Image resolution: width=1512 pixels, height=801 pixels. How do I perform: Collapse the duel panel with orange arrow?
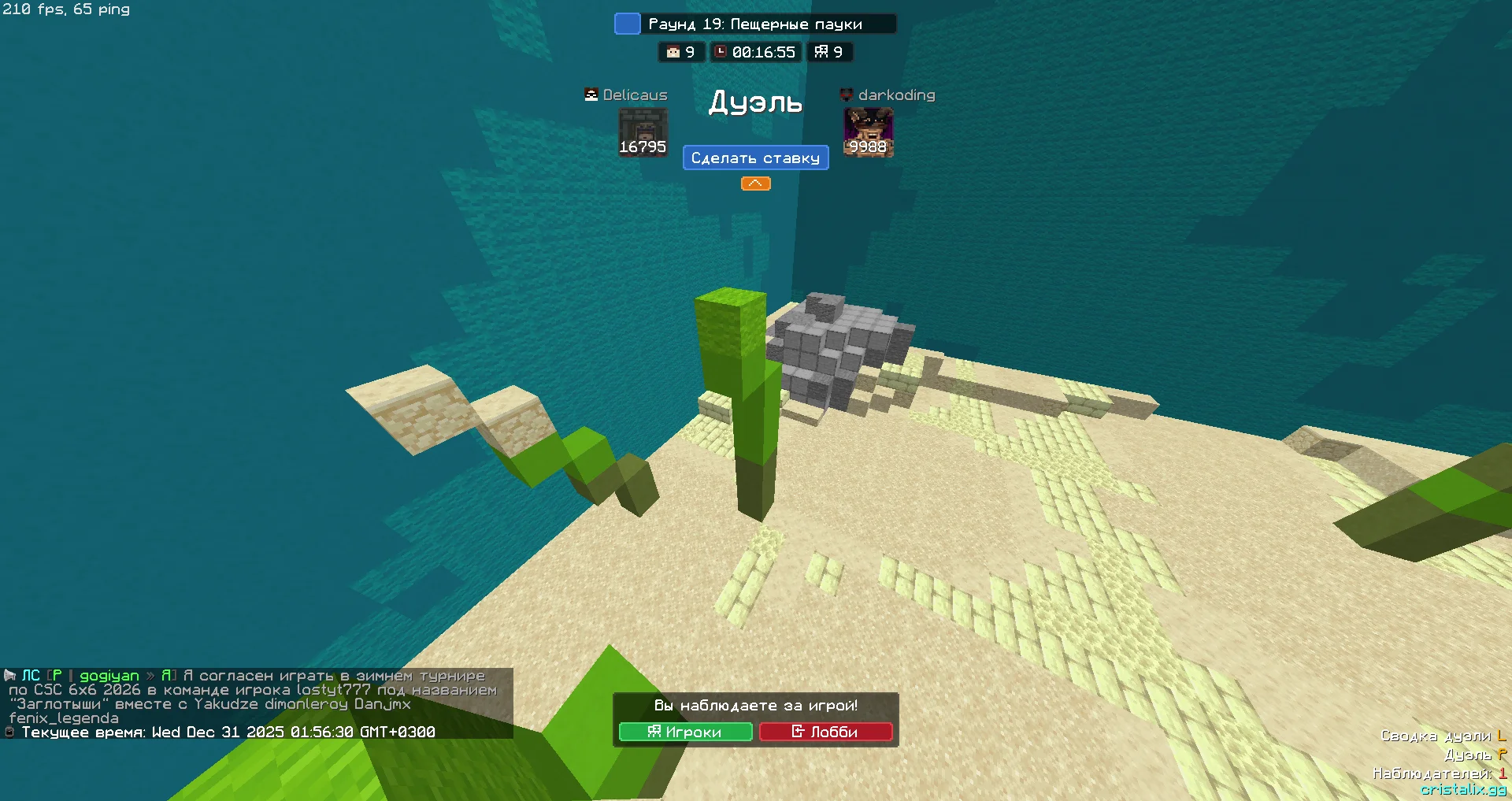tap(755, 184)
